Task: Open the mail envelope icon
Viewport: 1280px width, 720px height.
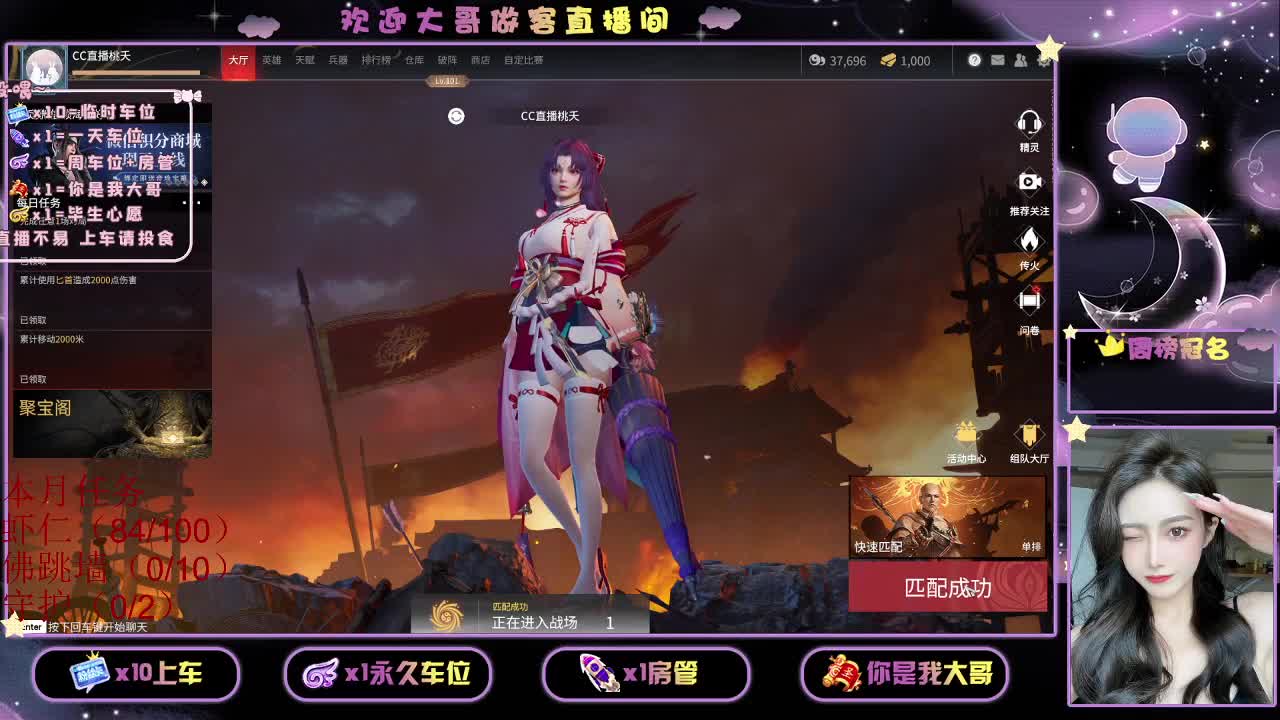Action: [998, 61]
